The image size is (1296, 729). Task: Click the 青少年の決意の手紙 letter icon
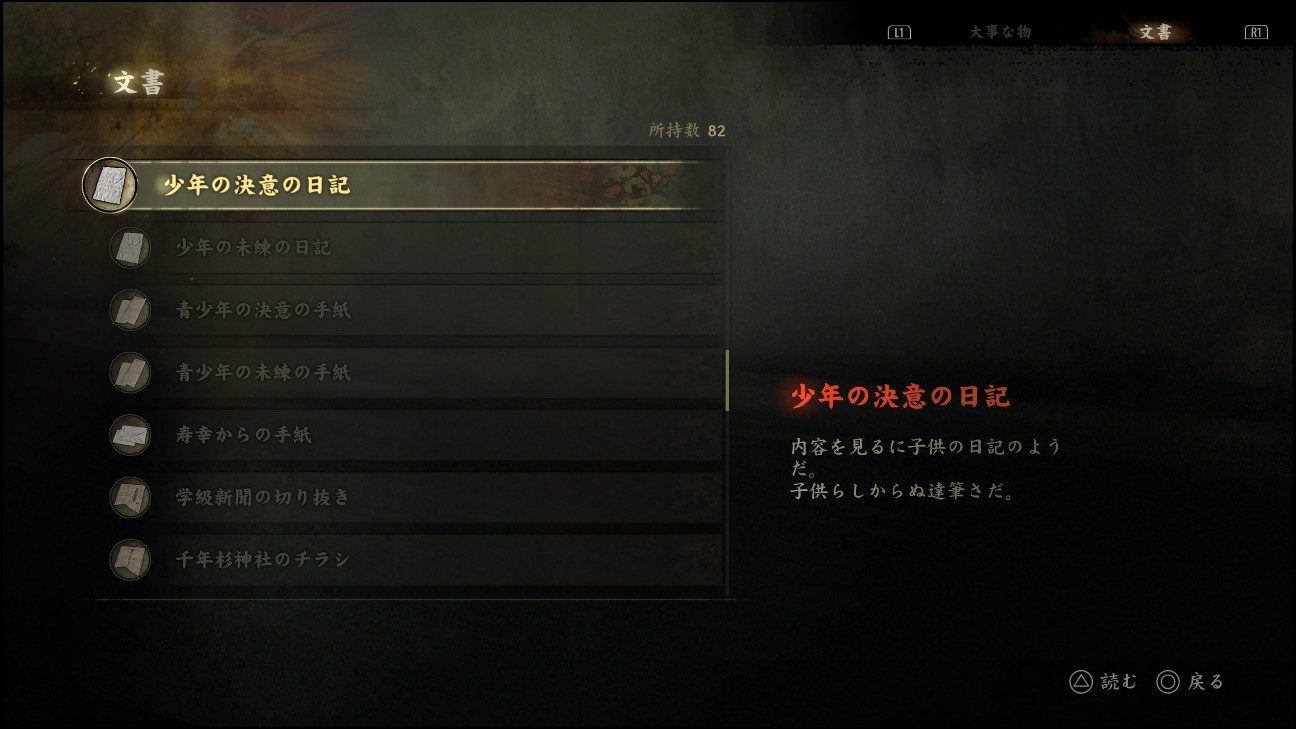[130, 310]
